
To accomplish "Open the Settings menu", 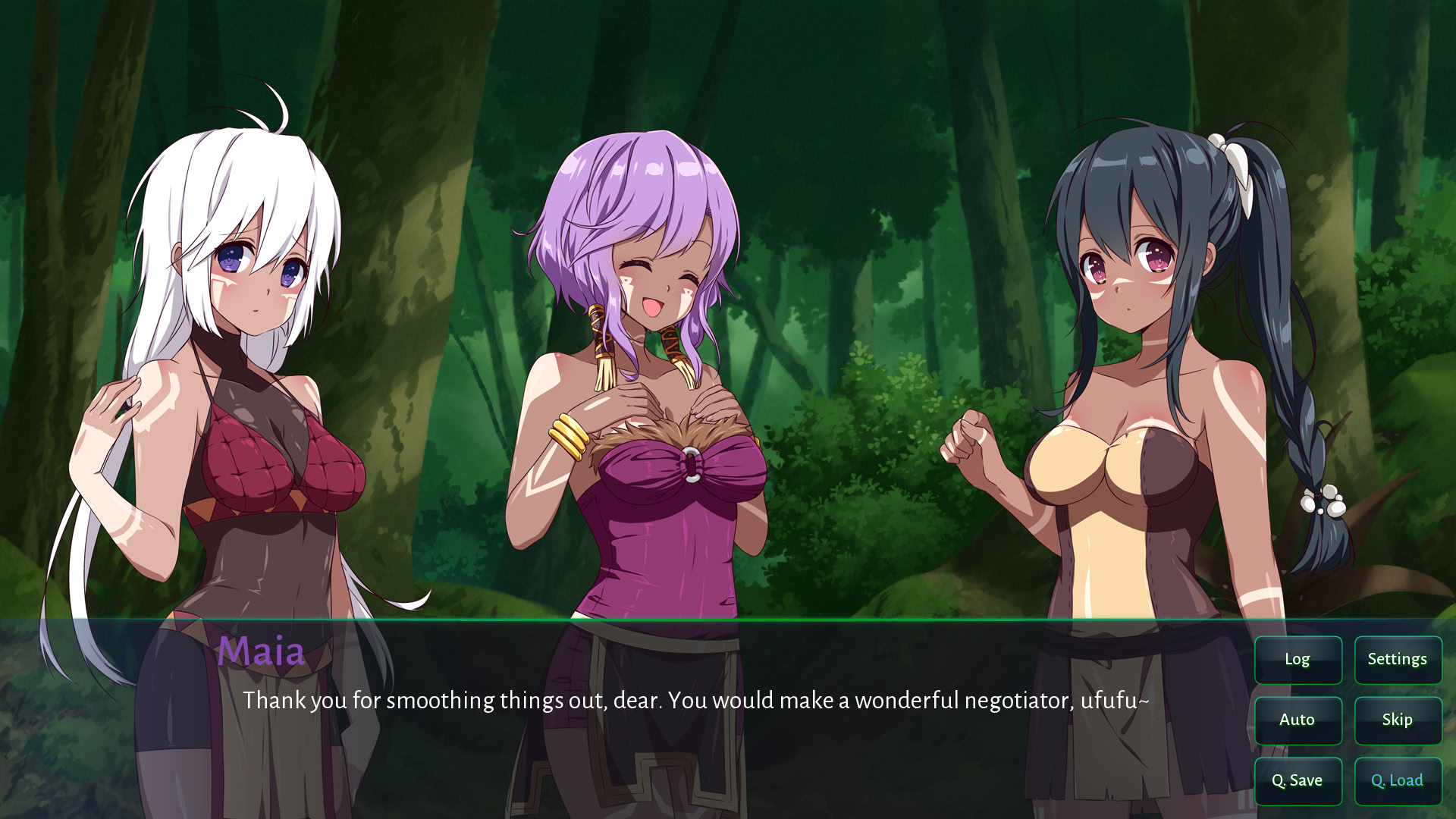I will tap(1398, 660).
